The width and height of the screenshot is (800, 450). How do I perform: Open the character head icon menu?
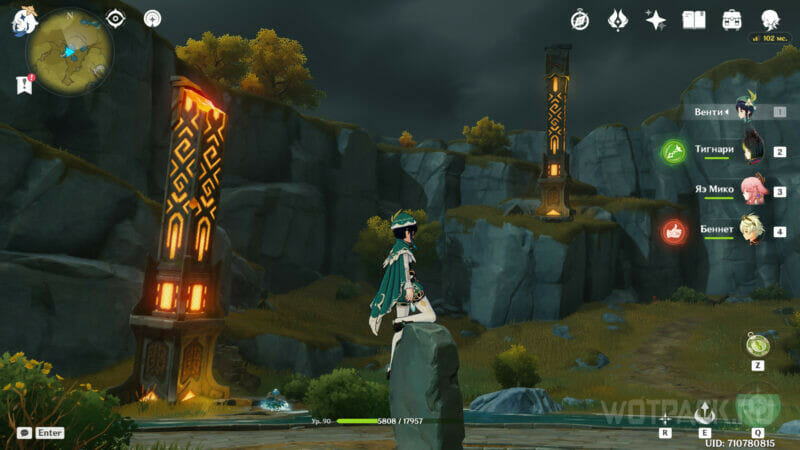tap(770, 20)
